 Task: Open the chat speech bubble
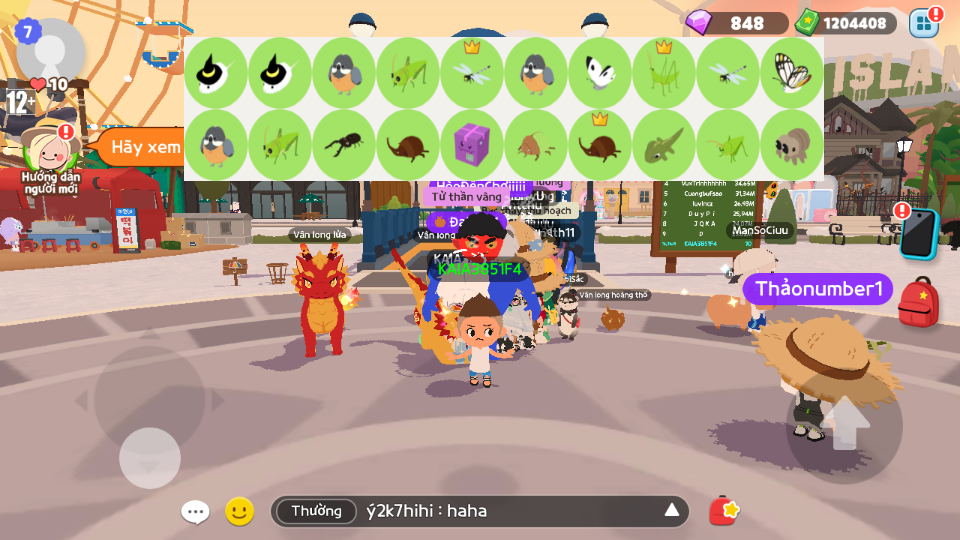(x=195, y=512)
